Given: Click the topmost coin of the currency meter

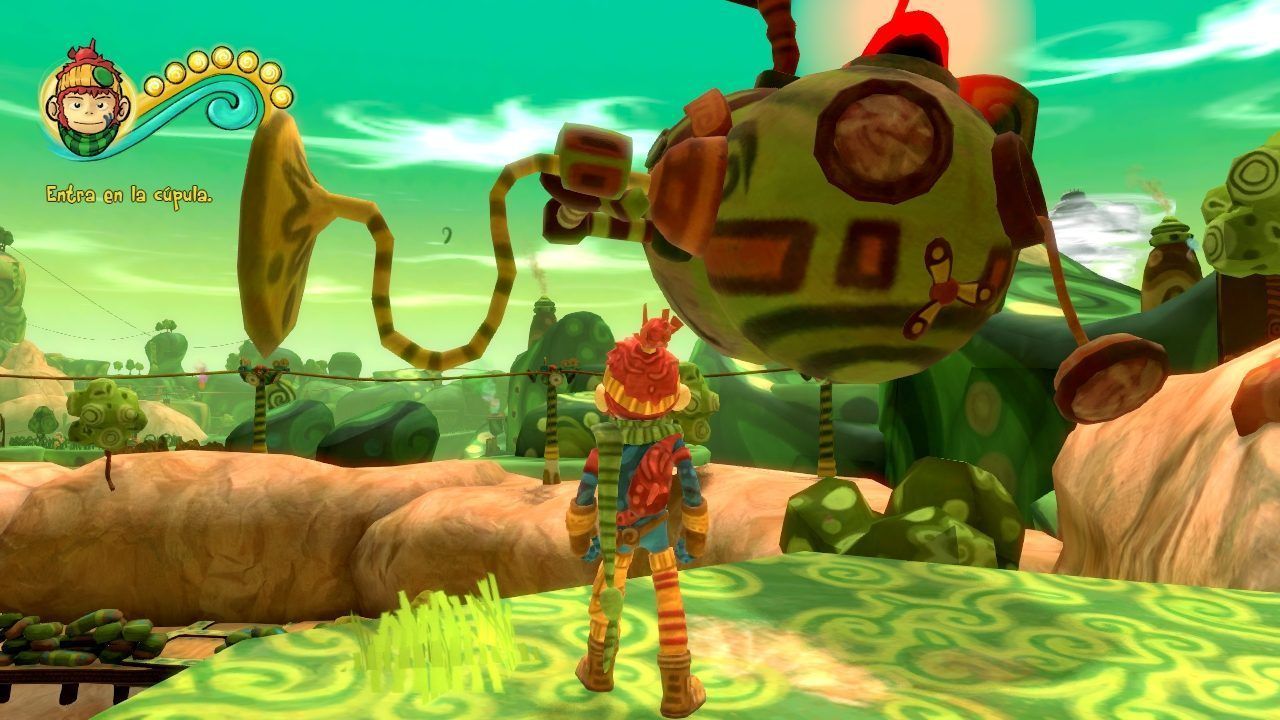Looking at the screenshot, I should click(x=221, y=59).
